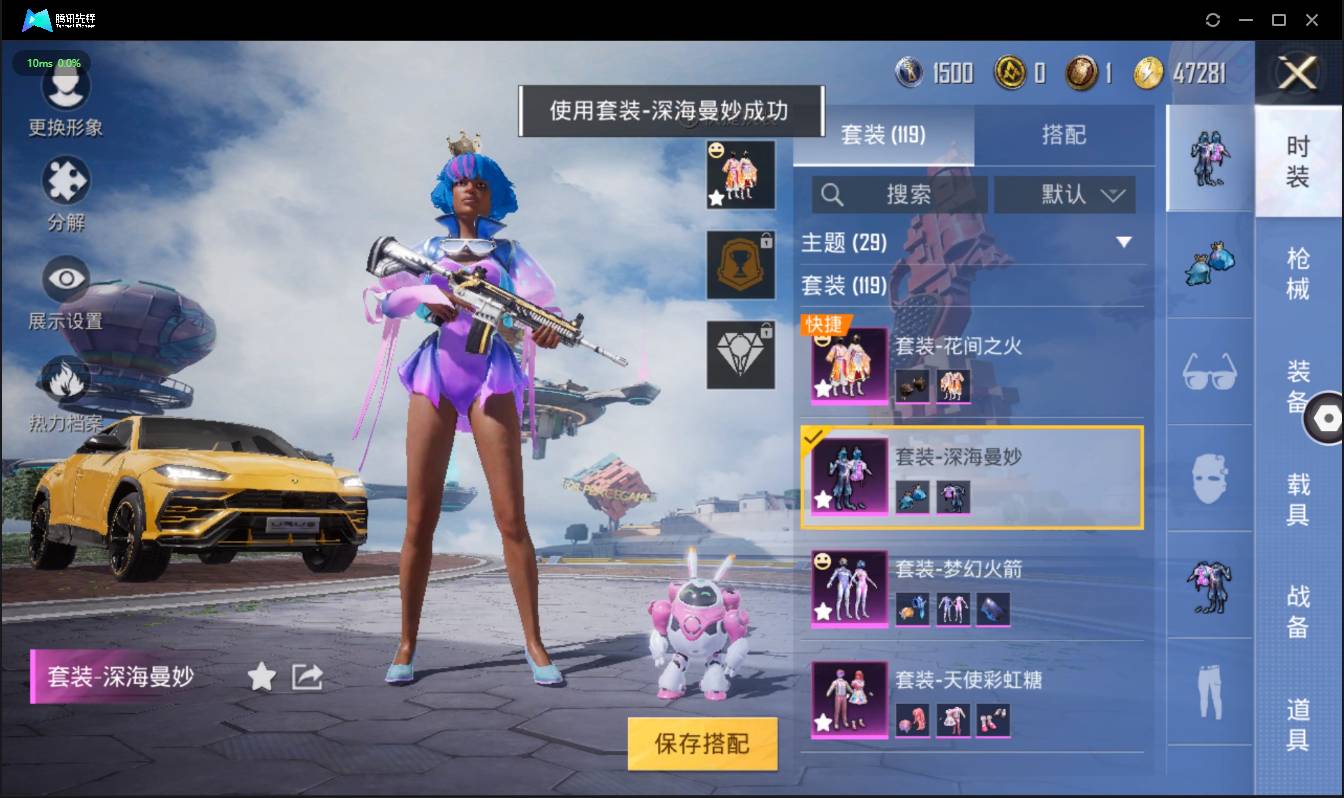Switch to the 搭配 tab

click(x=1063, y=135)
